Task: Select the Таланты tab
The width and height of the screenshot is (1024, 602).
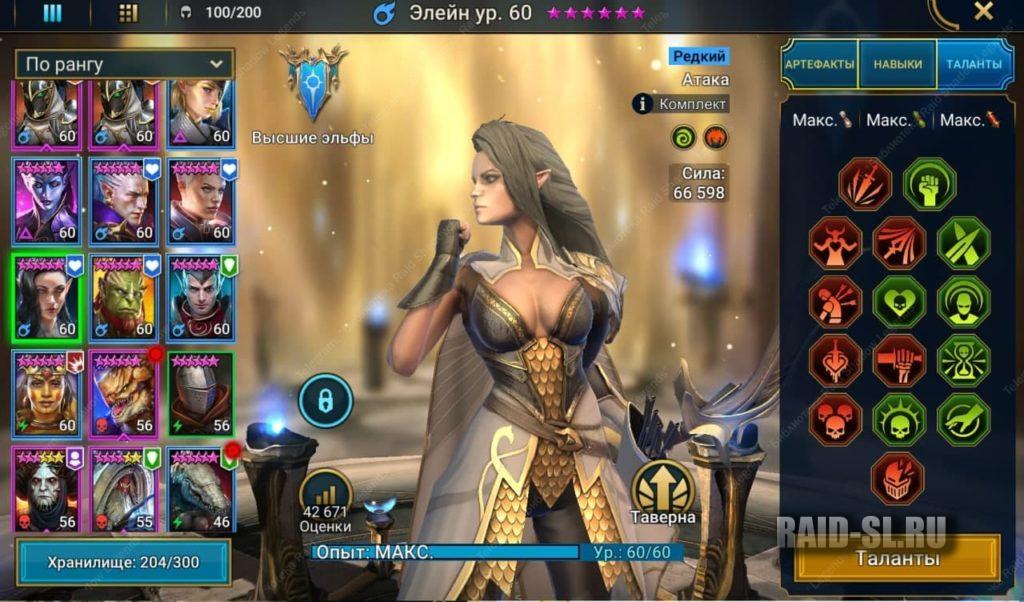Action: (x=974, y=64)
